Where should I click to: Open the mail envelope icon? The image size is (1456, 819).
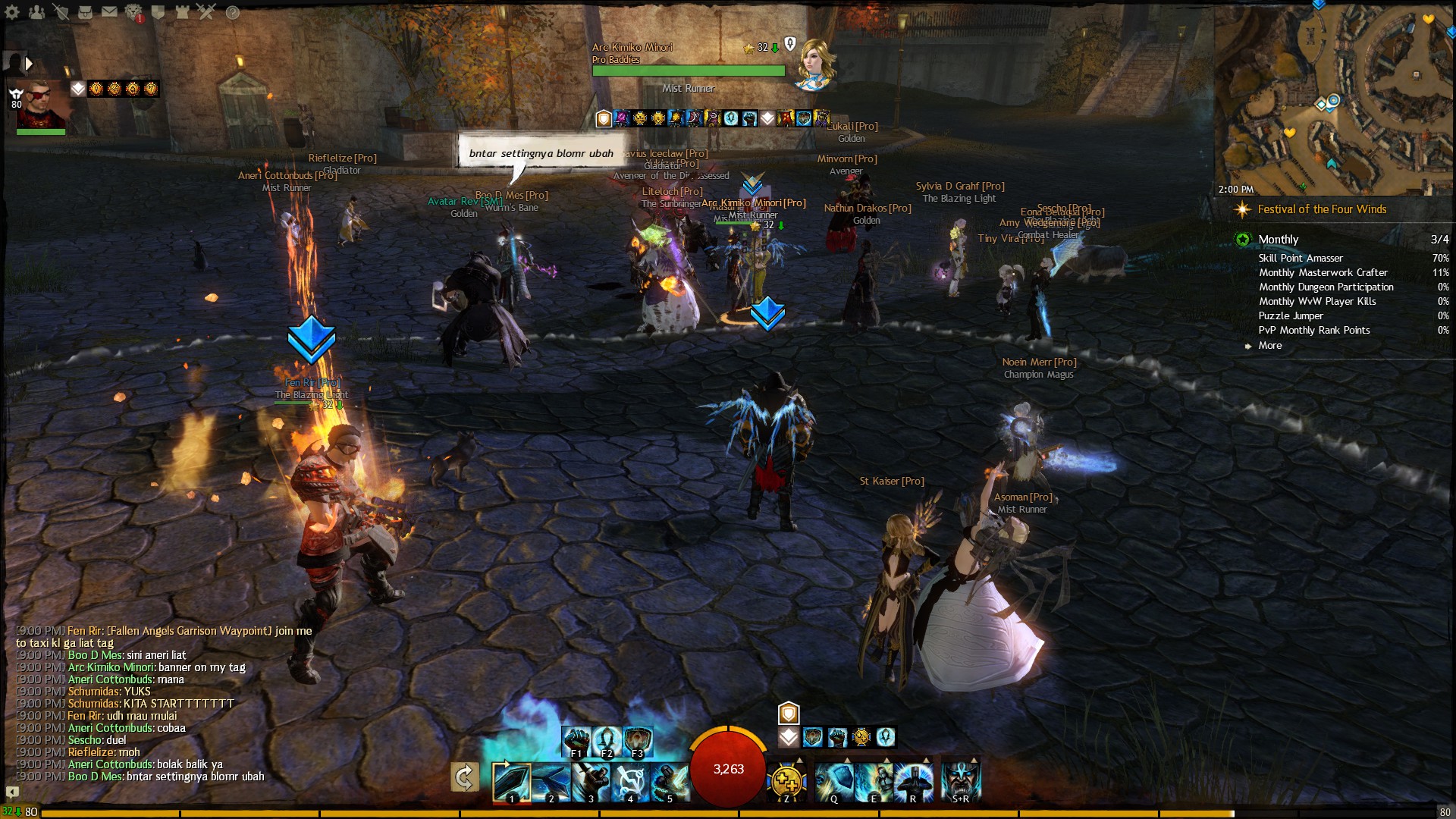(110, 12)
